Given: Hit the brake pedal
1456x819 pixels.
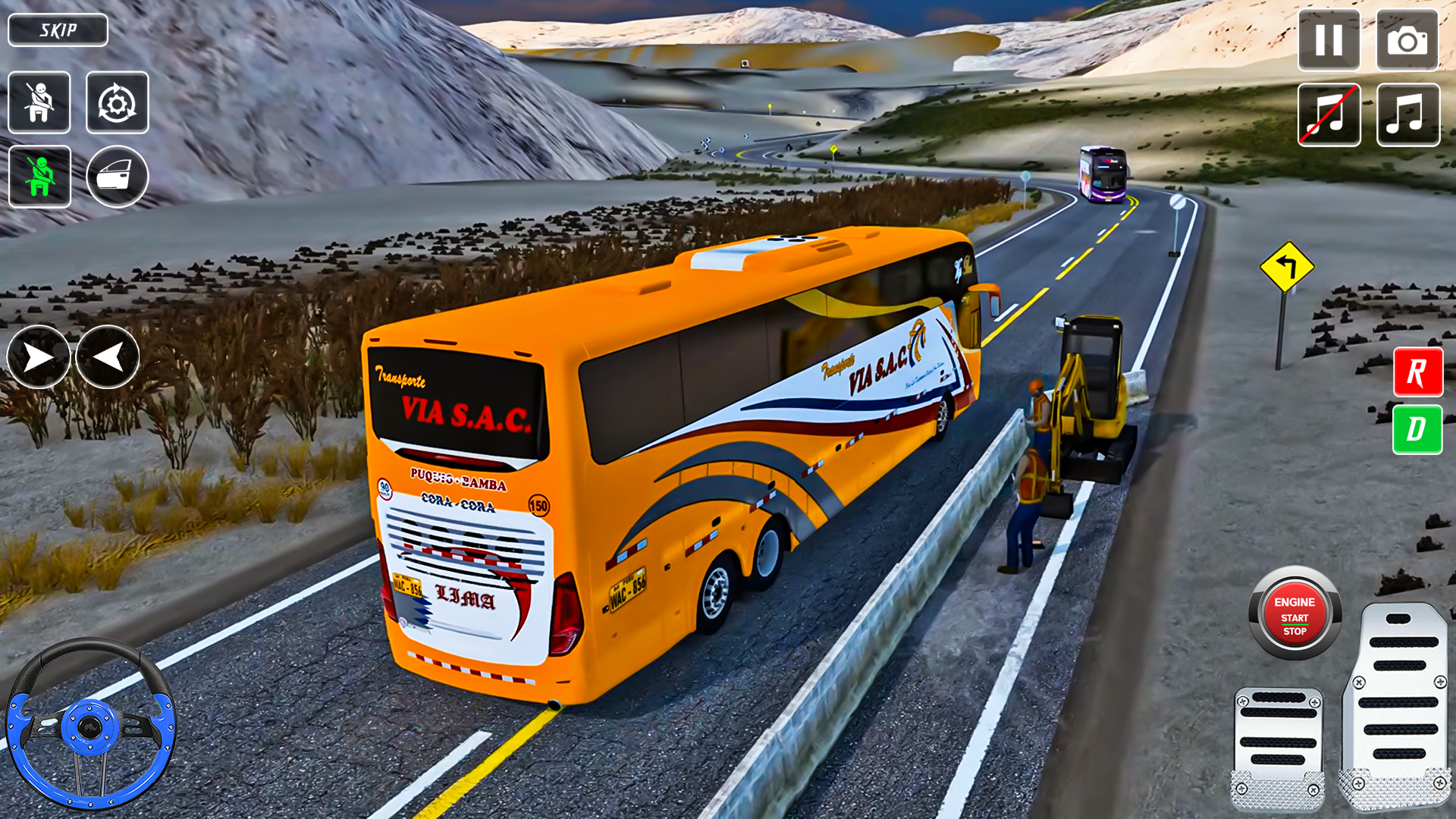Looking at the screenshot, I should pyautogui.click(x=1279, y=747).
